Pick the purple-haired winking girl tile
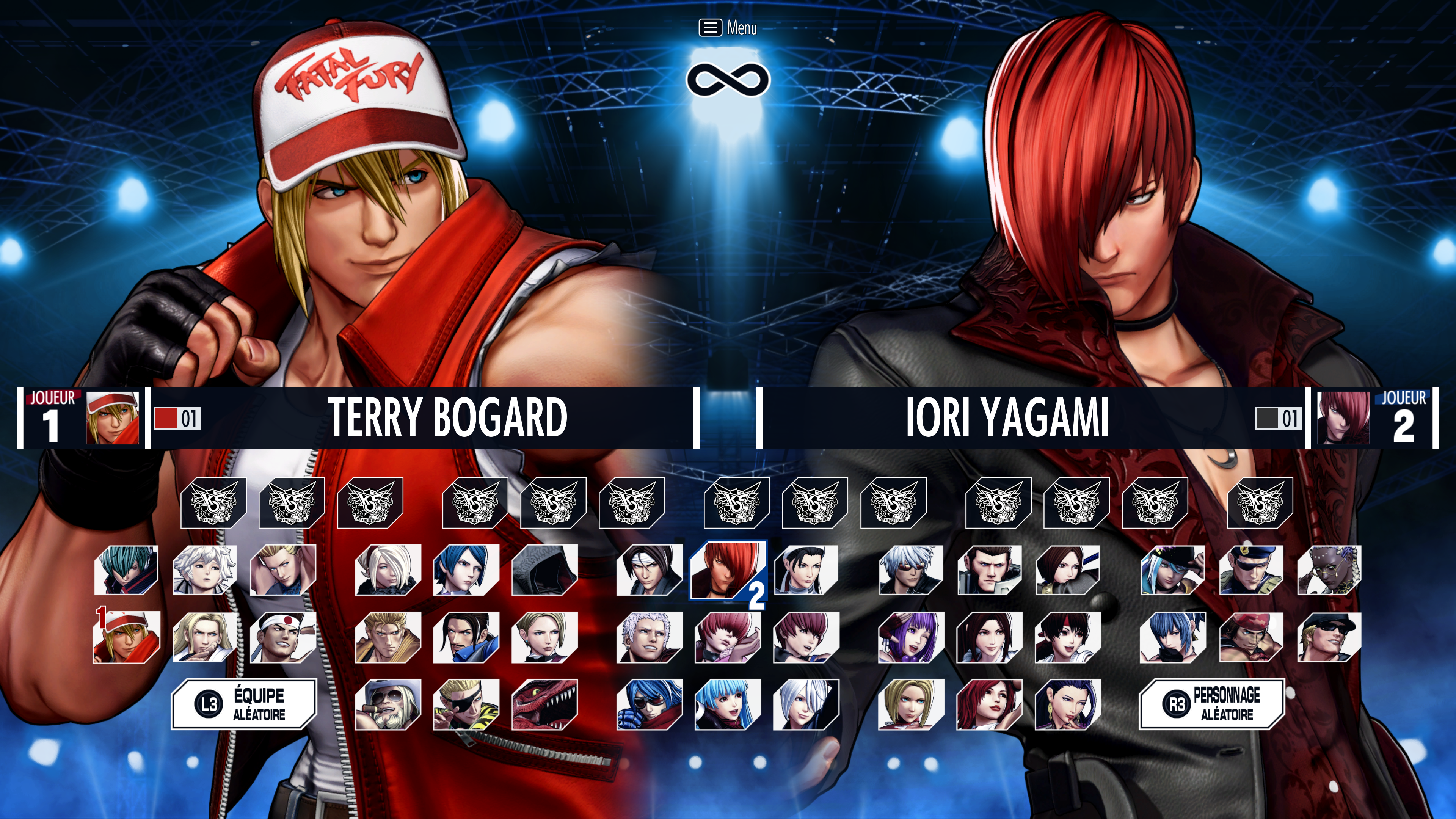Image resolution: width=1456 pixels, height=819 pixels. 910,637
